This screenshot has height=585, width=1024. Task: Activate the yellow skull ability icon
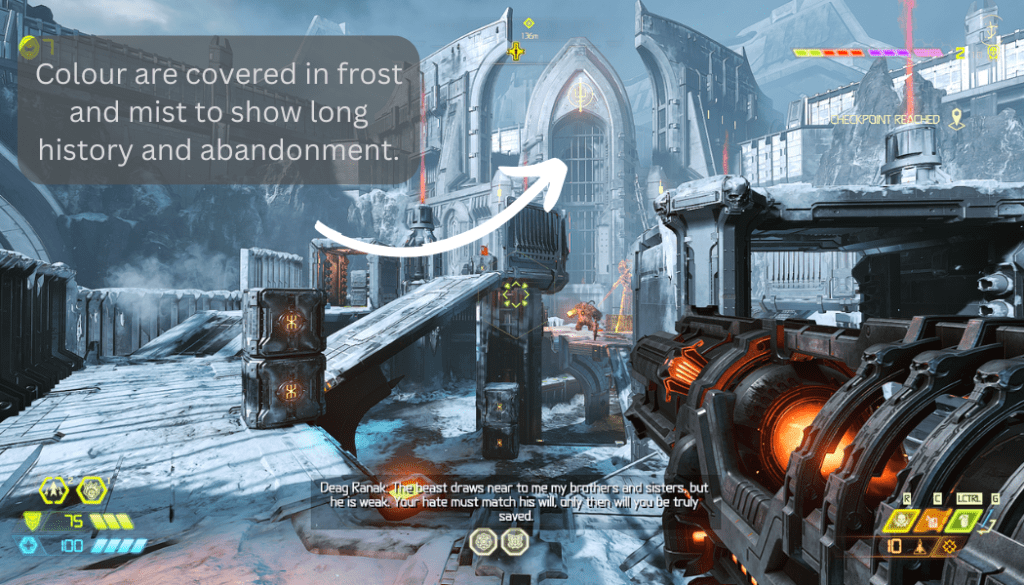click(x=900, y=519)
